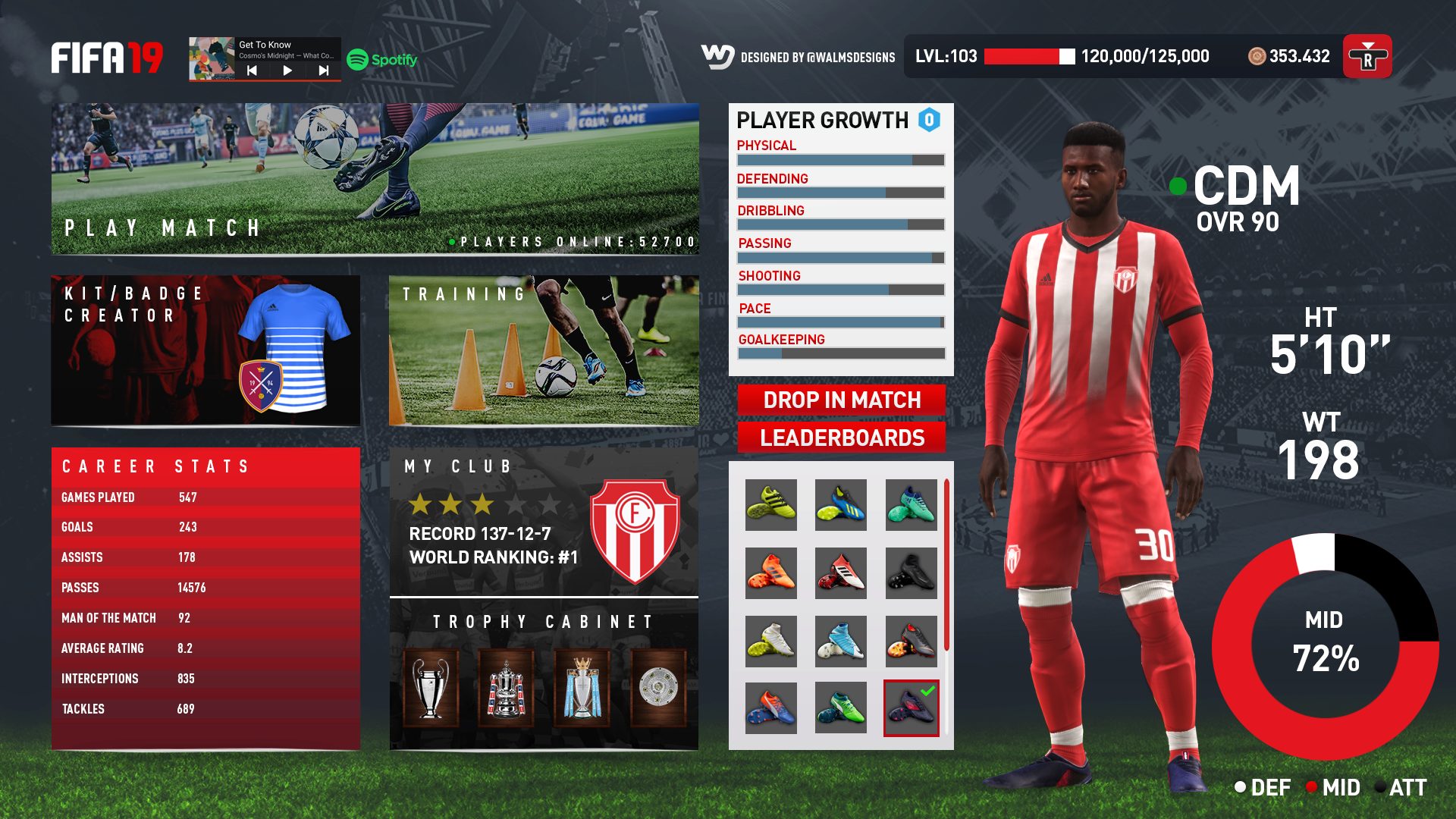Start a Drop In Match
This screenshot has height=819, width=1456.
pos(841,400)
